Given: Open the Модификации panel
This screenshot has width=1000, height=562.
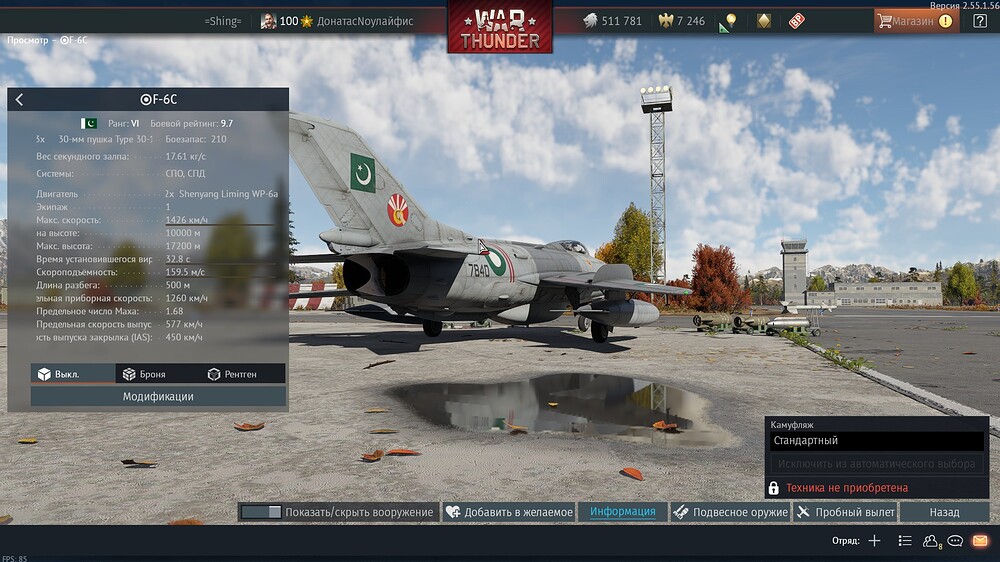Looking at the screenshot, I should coord(158,396).
